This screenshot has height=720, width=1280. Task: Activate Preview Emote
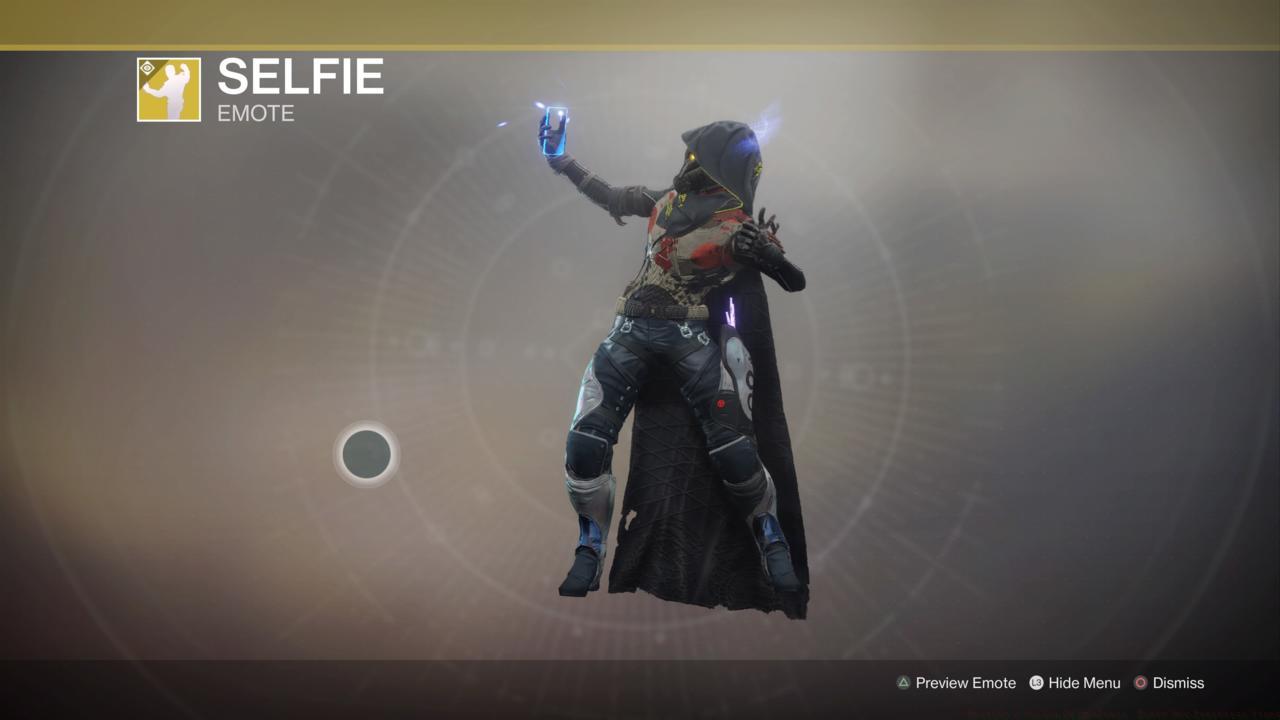click(x=963, y=683)
